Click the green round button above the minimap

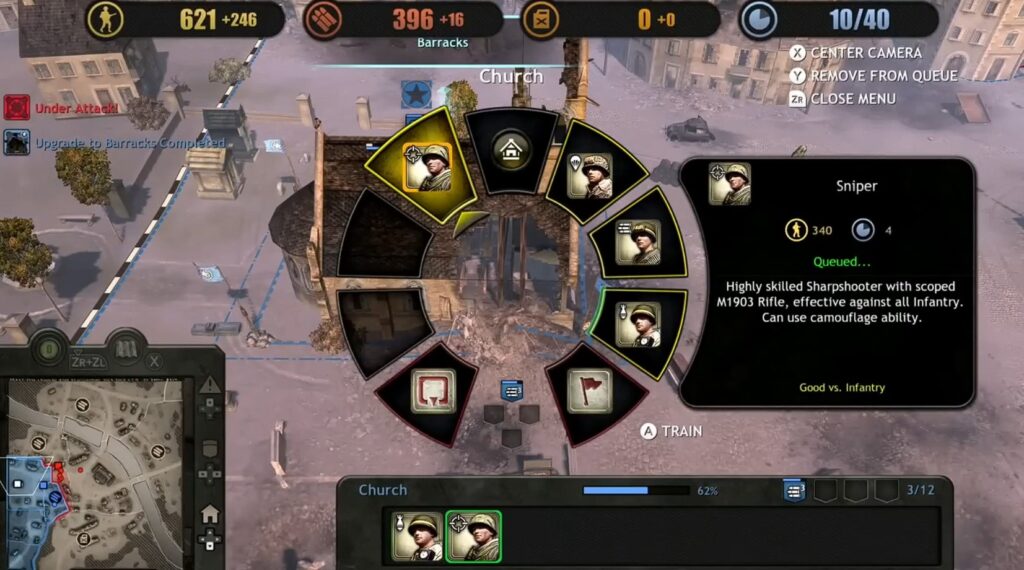46,350
